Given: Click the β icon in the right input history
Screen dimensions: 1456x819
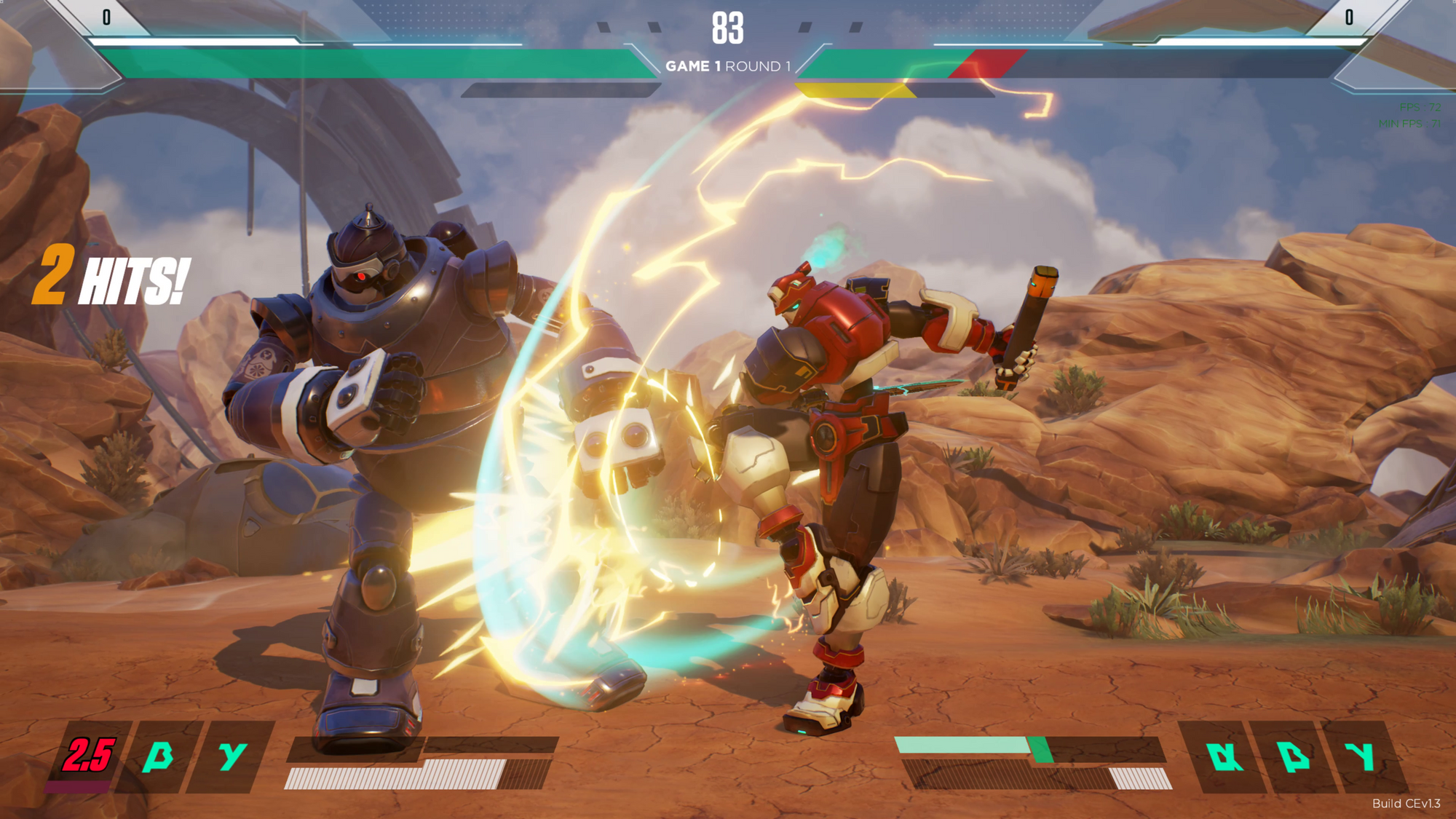Looking at the screenshot, I should point(1294,756).
